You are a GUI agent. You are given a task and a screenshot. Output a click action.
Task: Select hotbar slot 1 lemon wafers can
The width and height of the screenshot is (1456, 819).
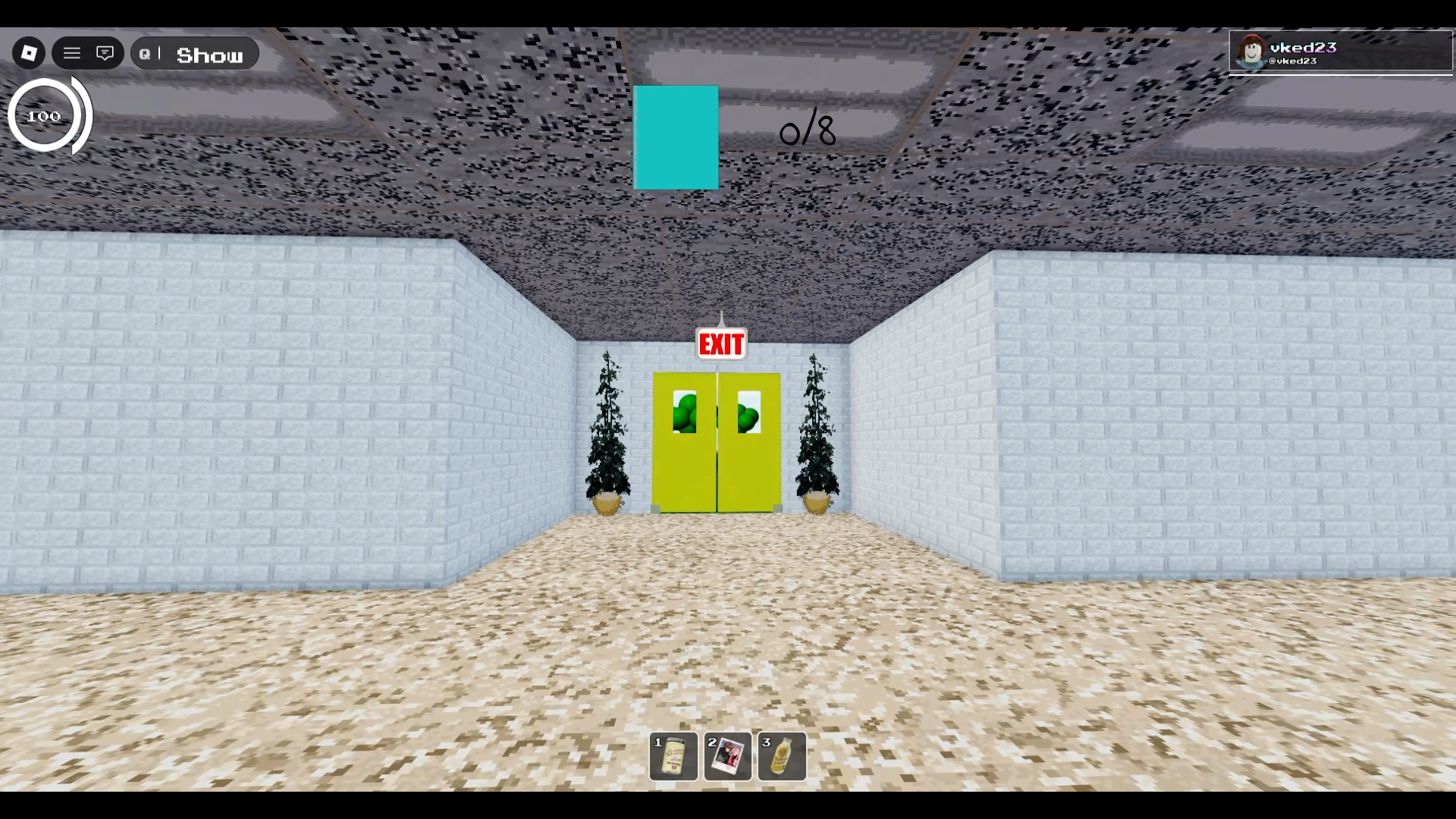click(673, 756)
